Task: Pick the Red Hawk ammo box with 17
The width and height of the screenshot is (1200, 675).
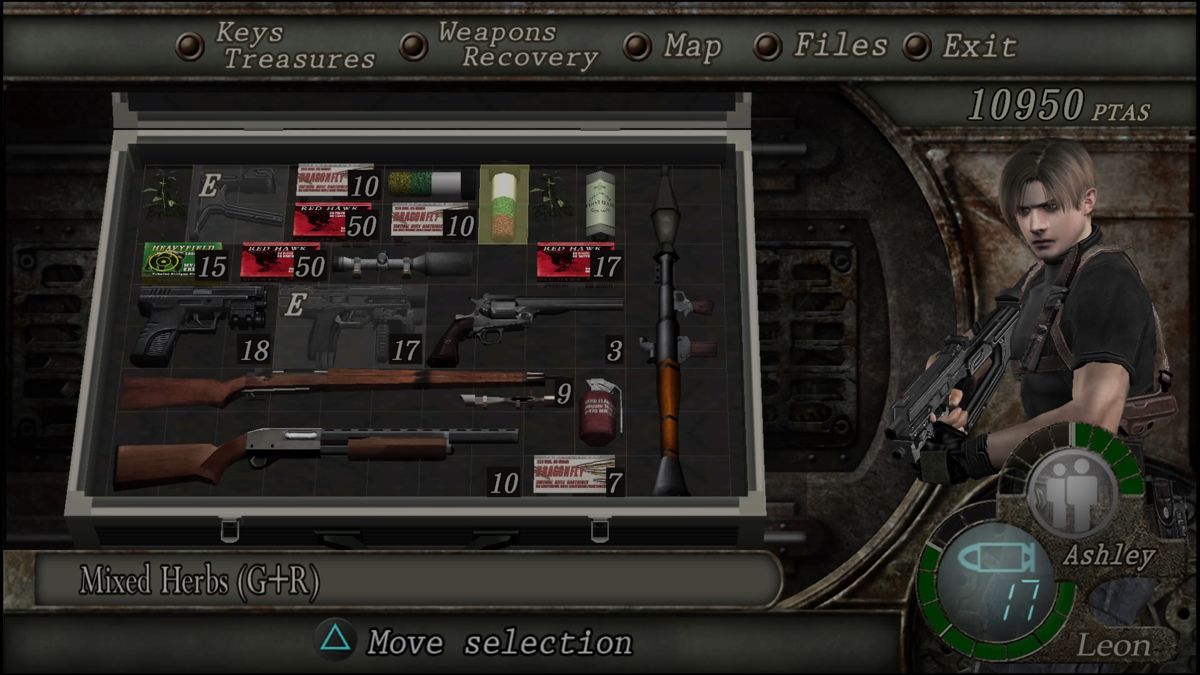Action: click(576, 260)
